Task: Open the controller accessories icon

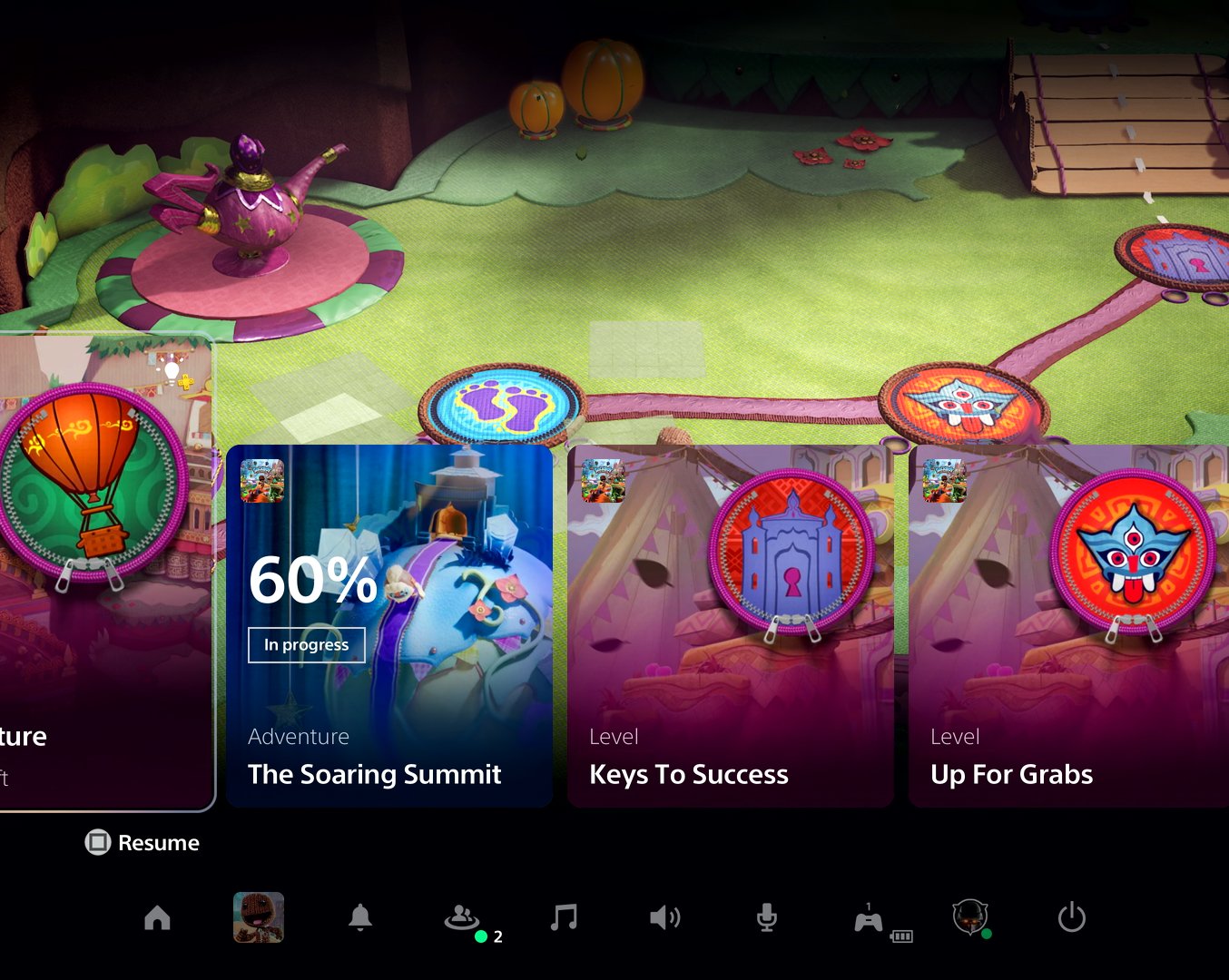Action: (x=869, y=920)
